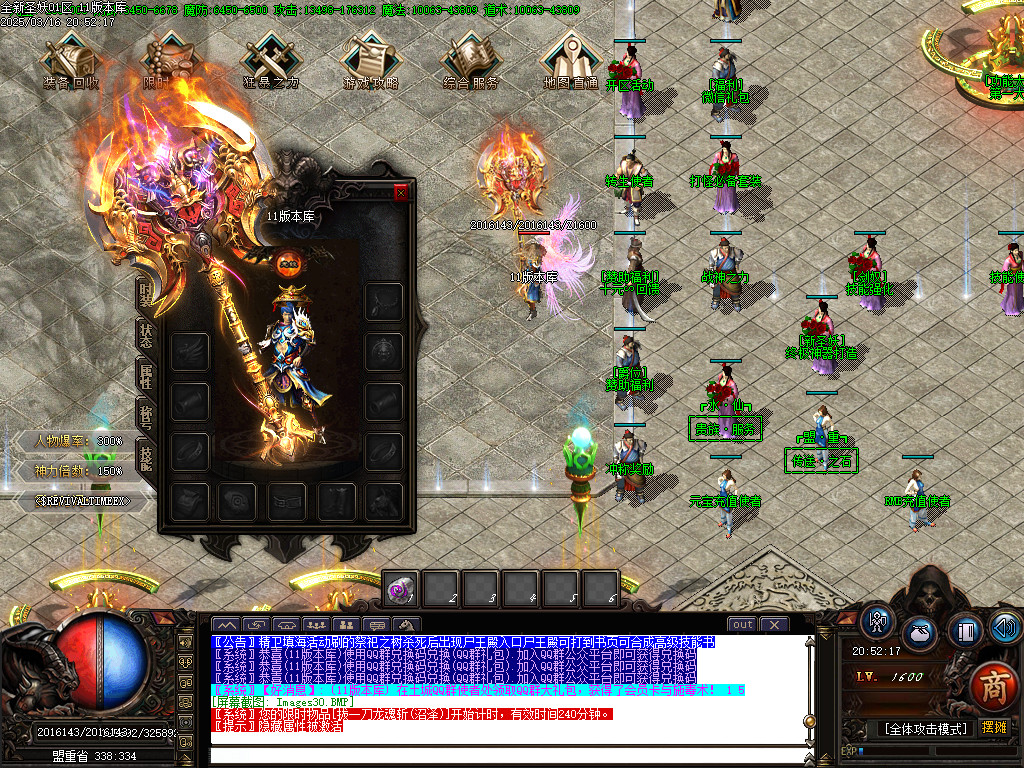Switch to the 属性 attributes tab
Viewport: 1024px width, 768px height.
click(146, 376)
